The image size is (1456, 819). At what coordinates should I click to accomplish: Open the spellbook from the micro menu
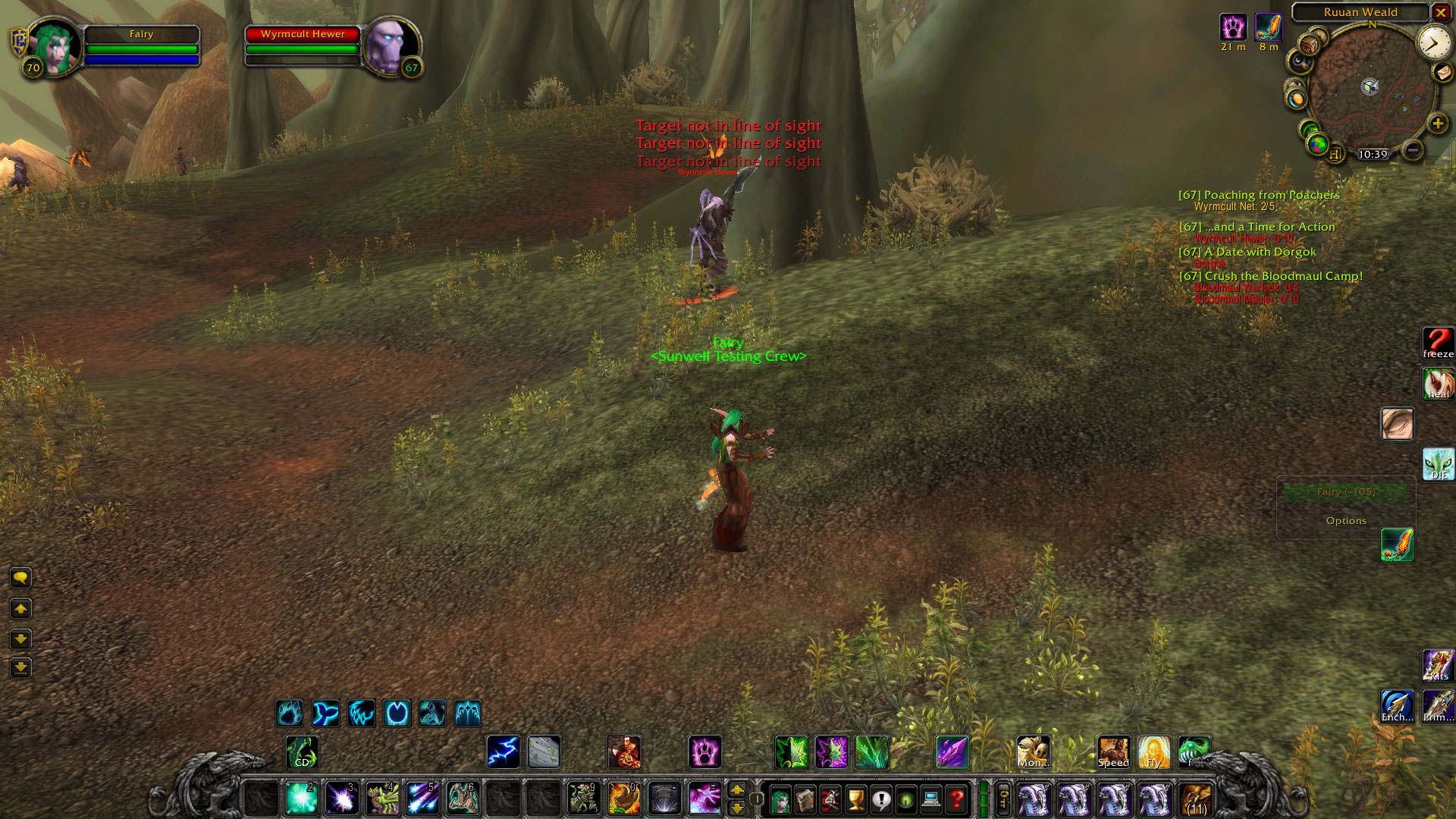click(804, 798)
